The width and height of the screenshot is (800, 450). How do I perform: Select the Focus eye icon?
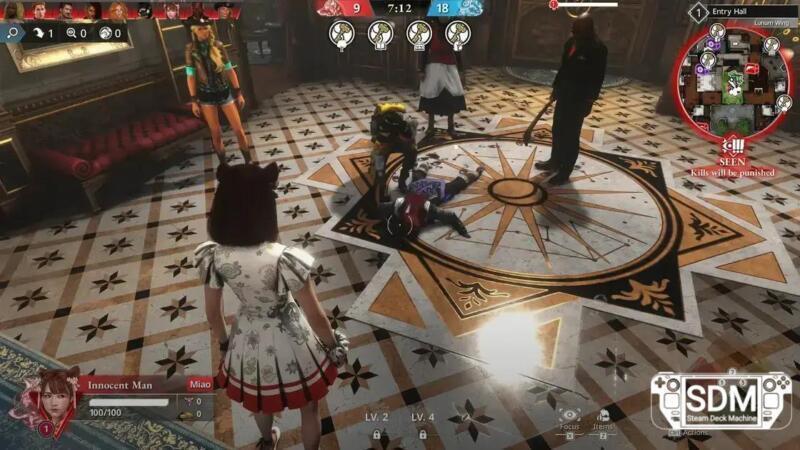(570, 415)
